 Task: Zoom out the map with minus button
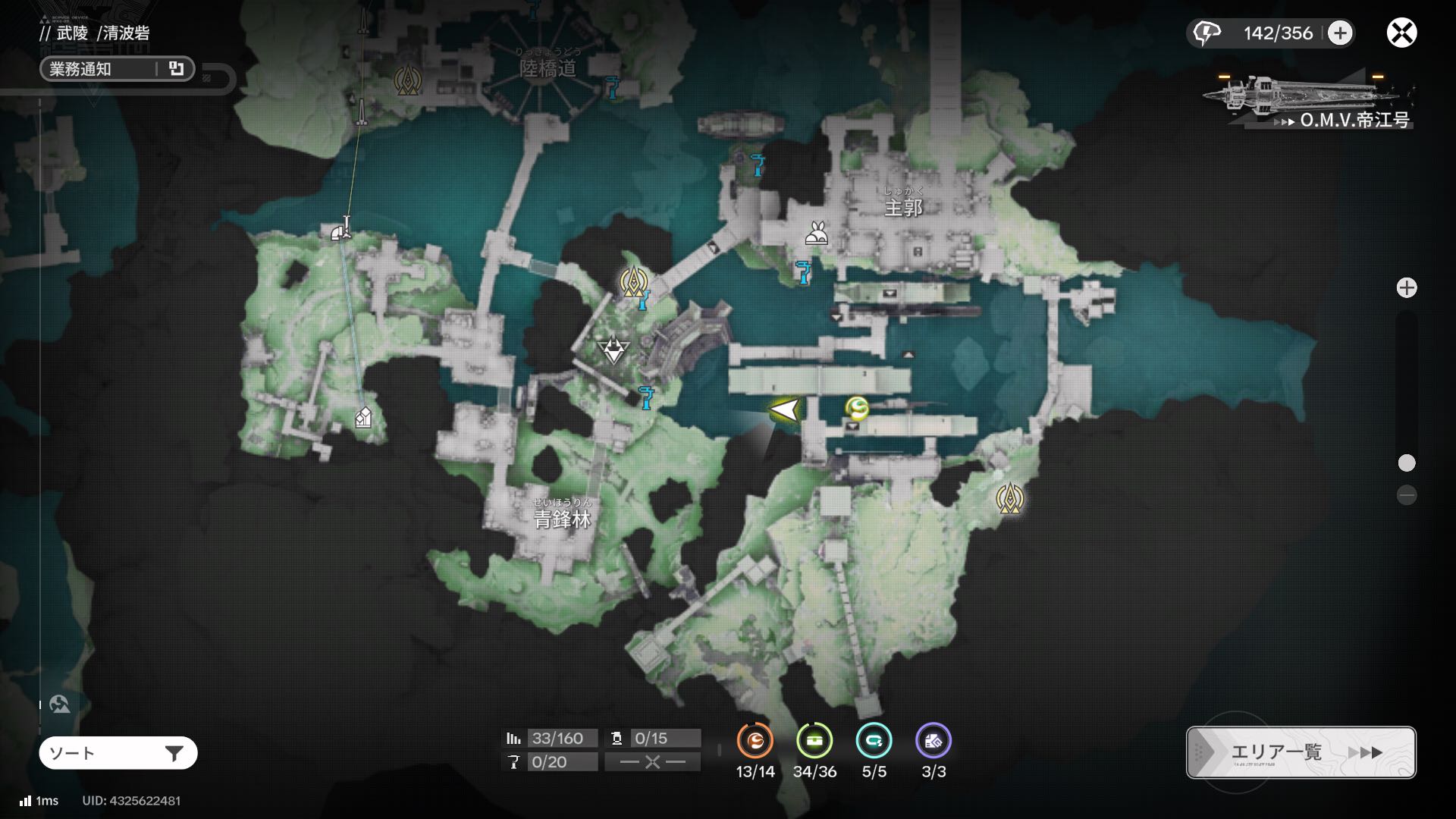pos(1407,495)
